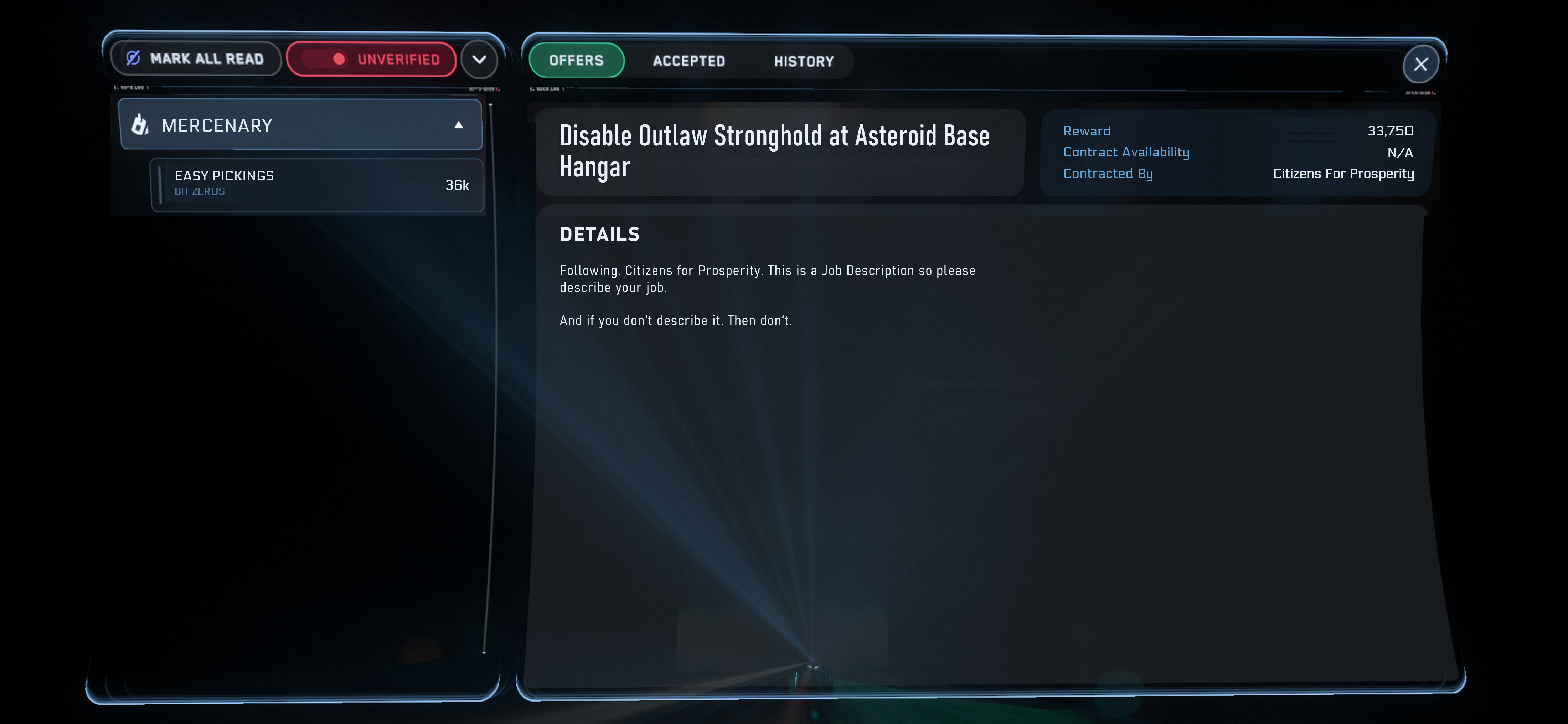Click the Mark All Read button
Viewport: 1568px width, 724px height.
click(195, 58)
